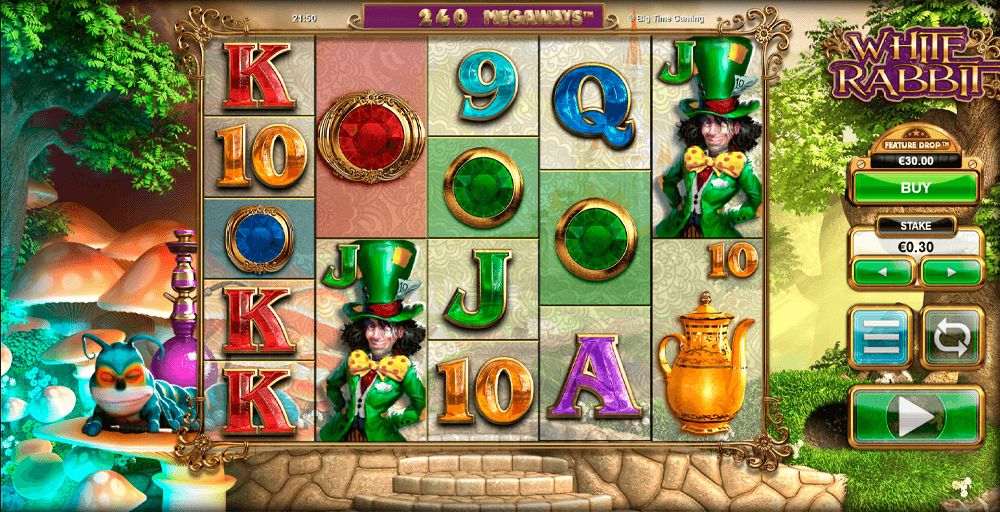This screenshot has width=1000, height=512.
Task: Spin the reels with the green play button
Action: 916,416
